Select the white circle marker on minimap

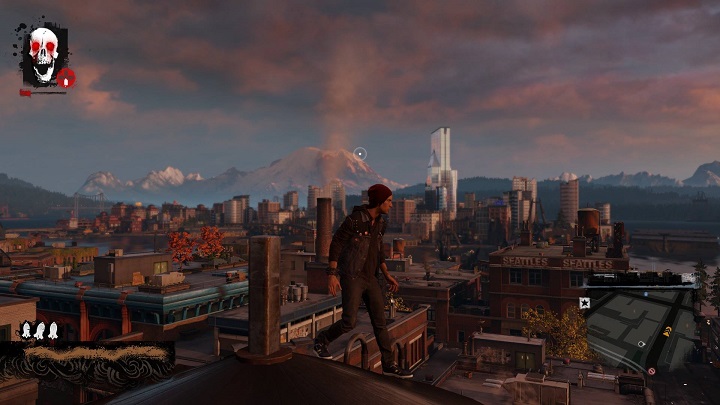coord(642,344)
